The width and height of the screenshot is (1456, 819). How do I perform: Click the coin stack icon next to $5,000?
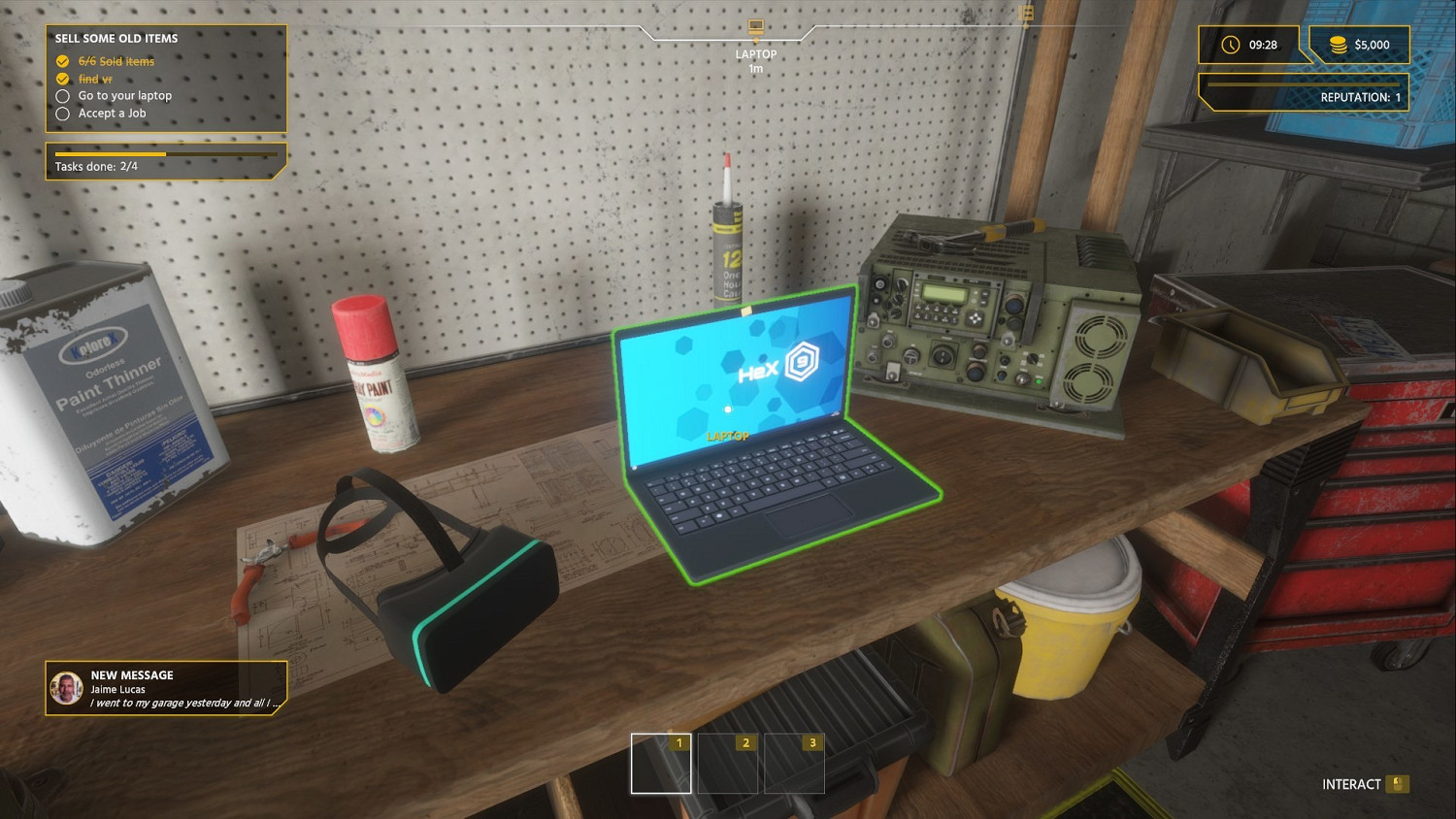(1338, 45)
